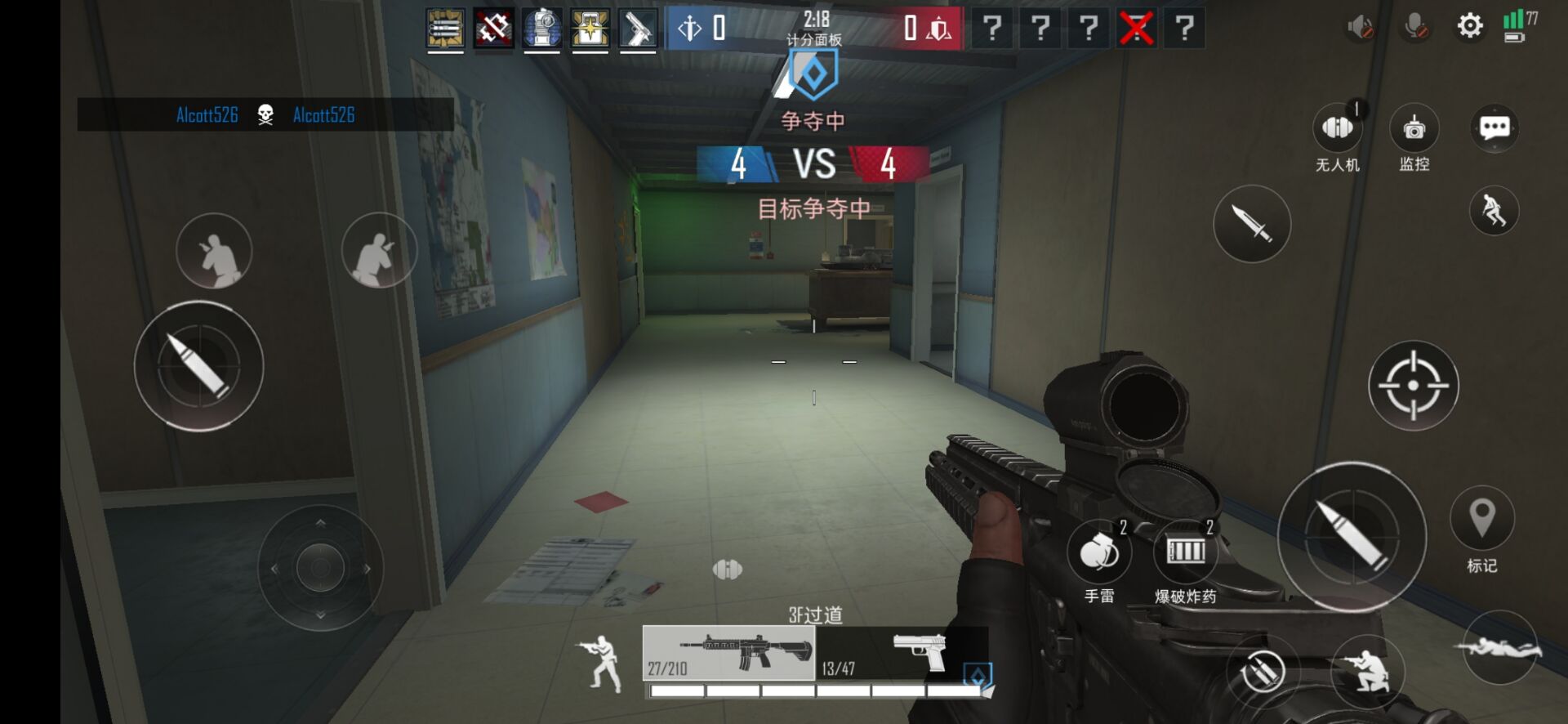
Task: Lean left with the left lean button
Action: point(214,251)
